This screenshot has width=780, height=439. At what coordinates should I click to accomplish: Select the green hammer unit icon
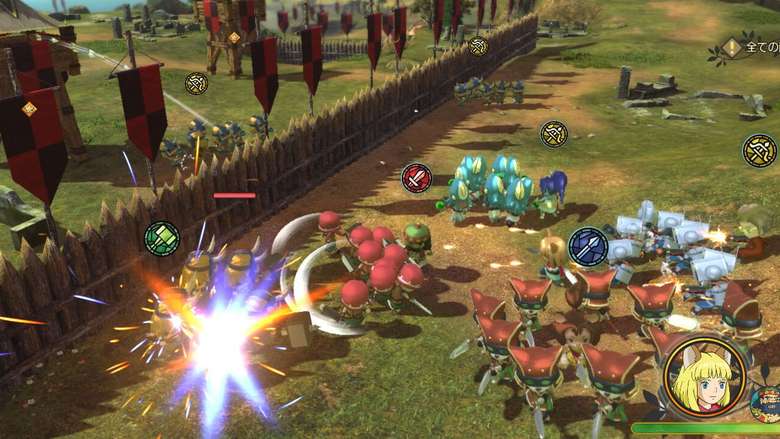161,238
